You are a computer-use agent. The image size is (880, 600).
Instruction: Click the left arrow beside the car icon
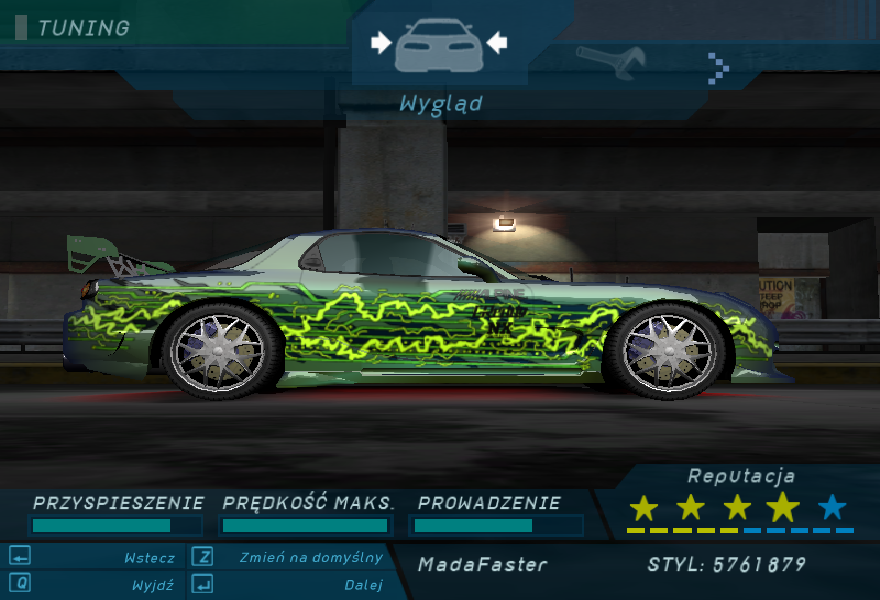(x=380, y=42)
